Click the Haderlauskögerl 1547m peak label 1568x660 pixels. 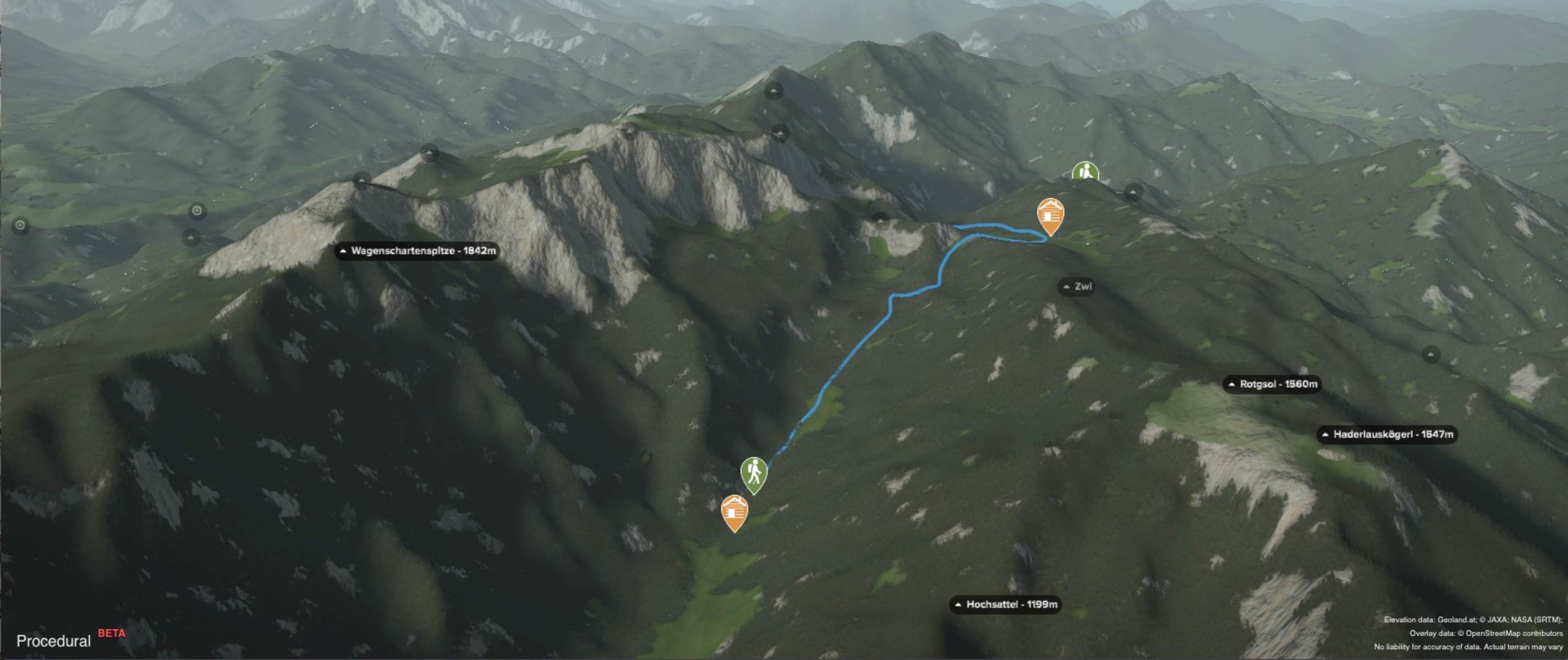tap(1387, 435)
